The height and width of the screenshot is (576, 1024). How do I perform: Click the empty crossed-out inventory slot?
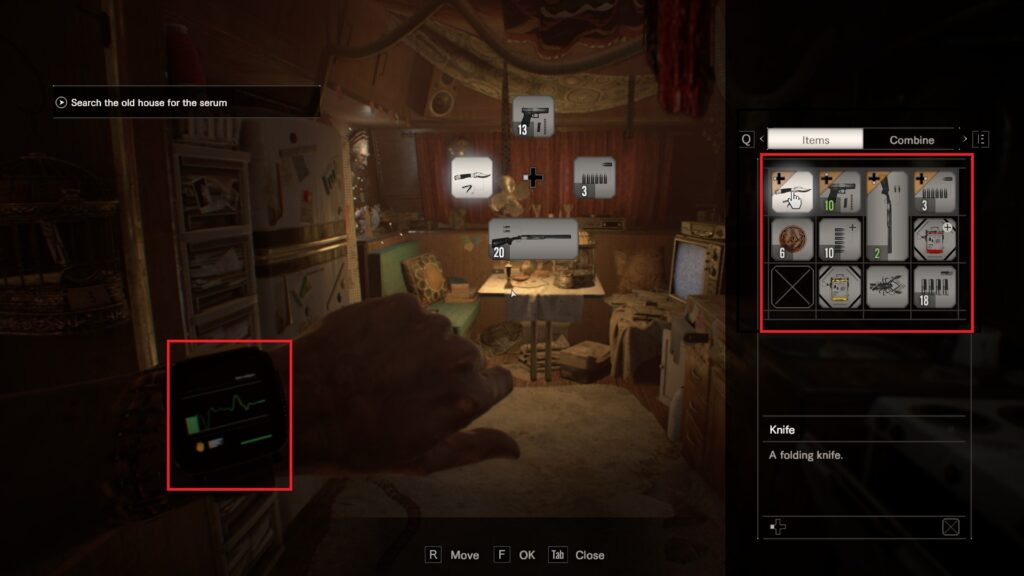791,287
